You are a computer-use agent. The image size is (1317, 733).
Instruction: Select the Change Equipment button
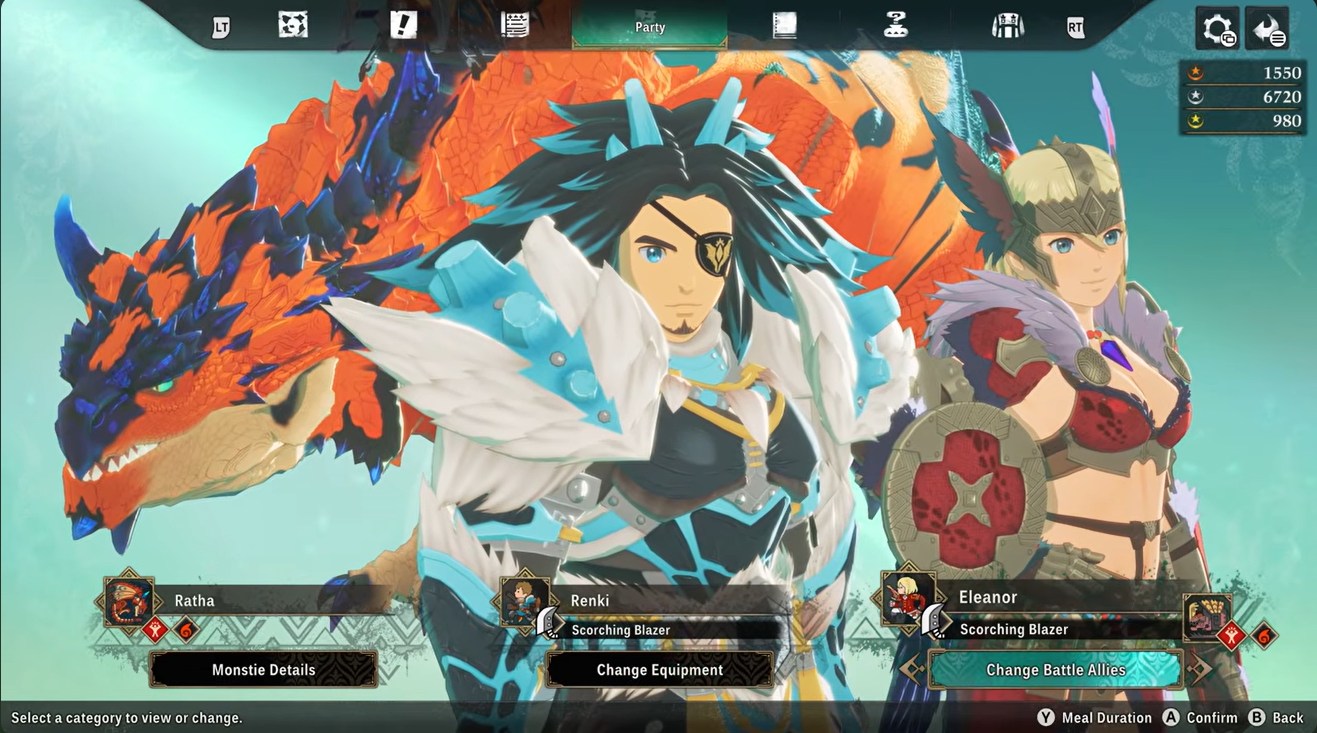[660, 670]
